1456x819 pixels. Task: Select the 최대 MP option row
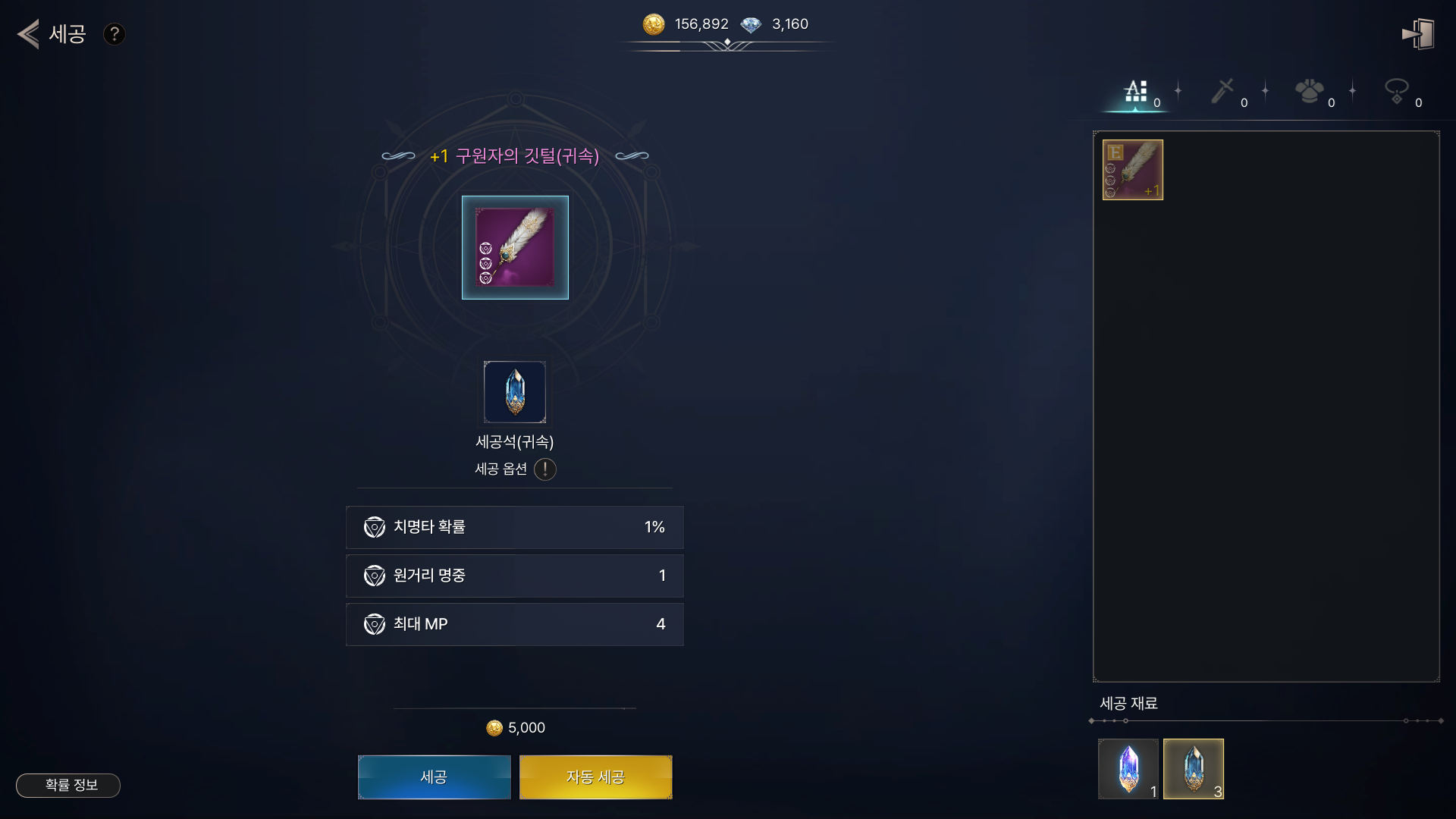(x=514, y=624)
